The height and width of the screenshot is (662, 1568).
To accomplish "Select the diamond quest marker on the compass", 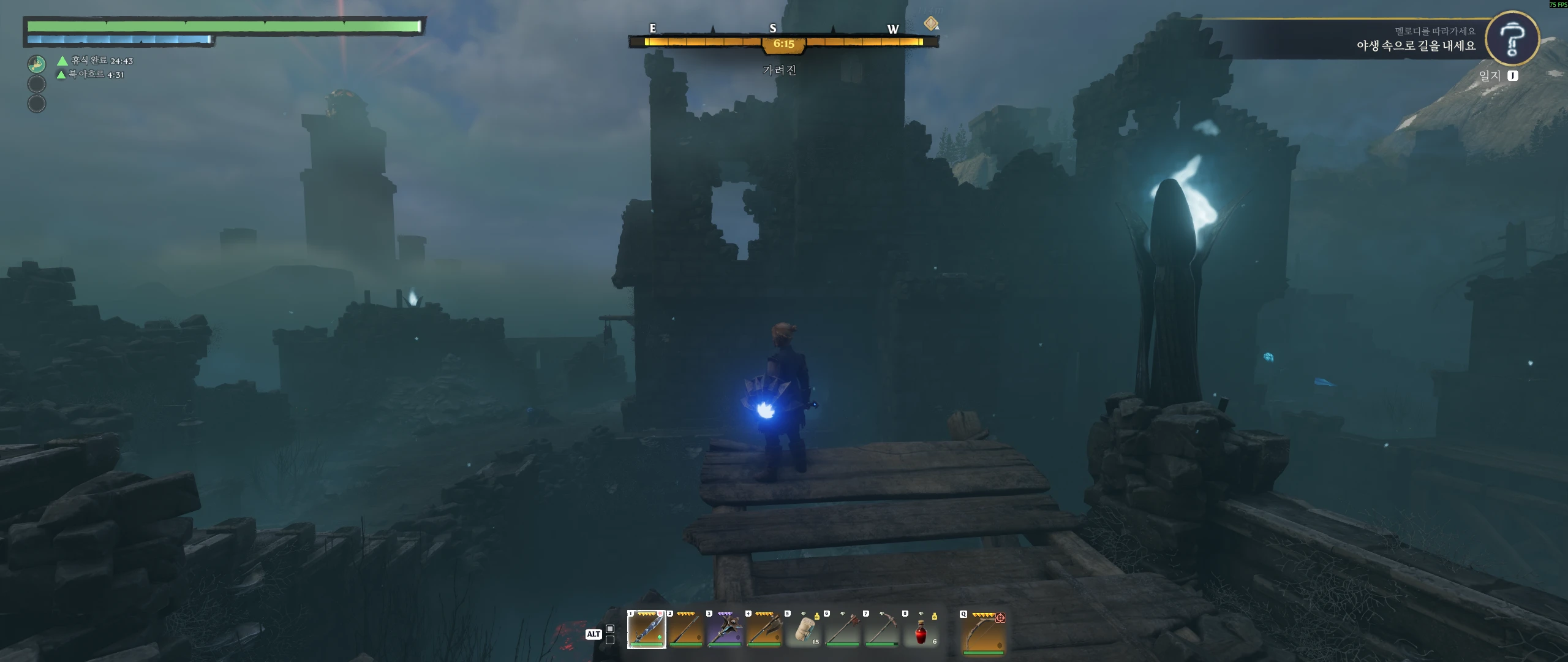I will 931,23.
